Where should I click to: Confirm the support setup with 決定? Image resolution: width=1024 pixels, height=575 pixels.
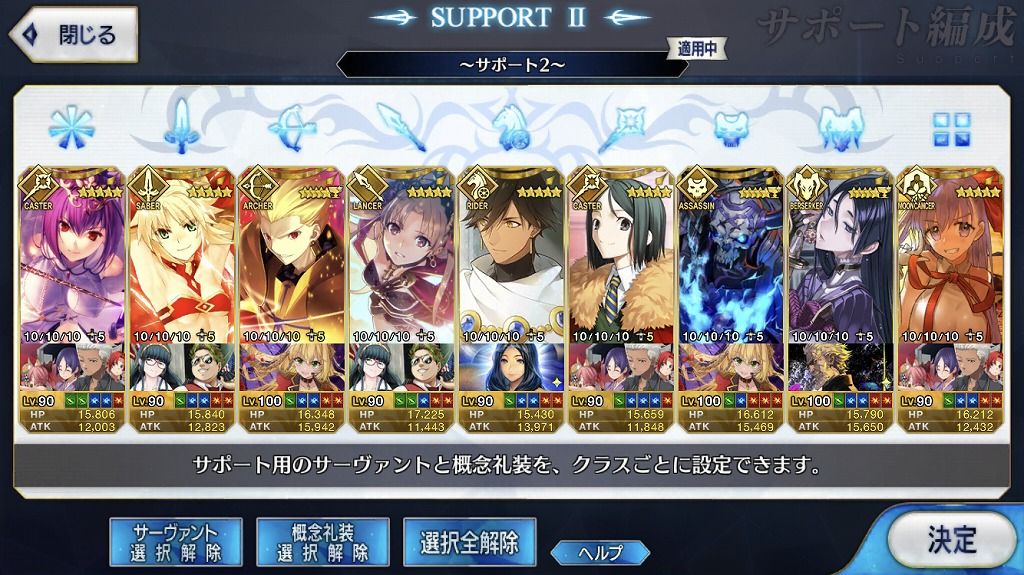950,540
